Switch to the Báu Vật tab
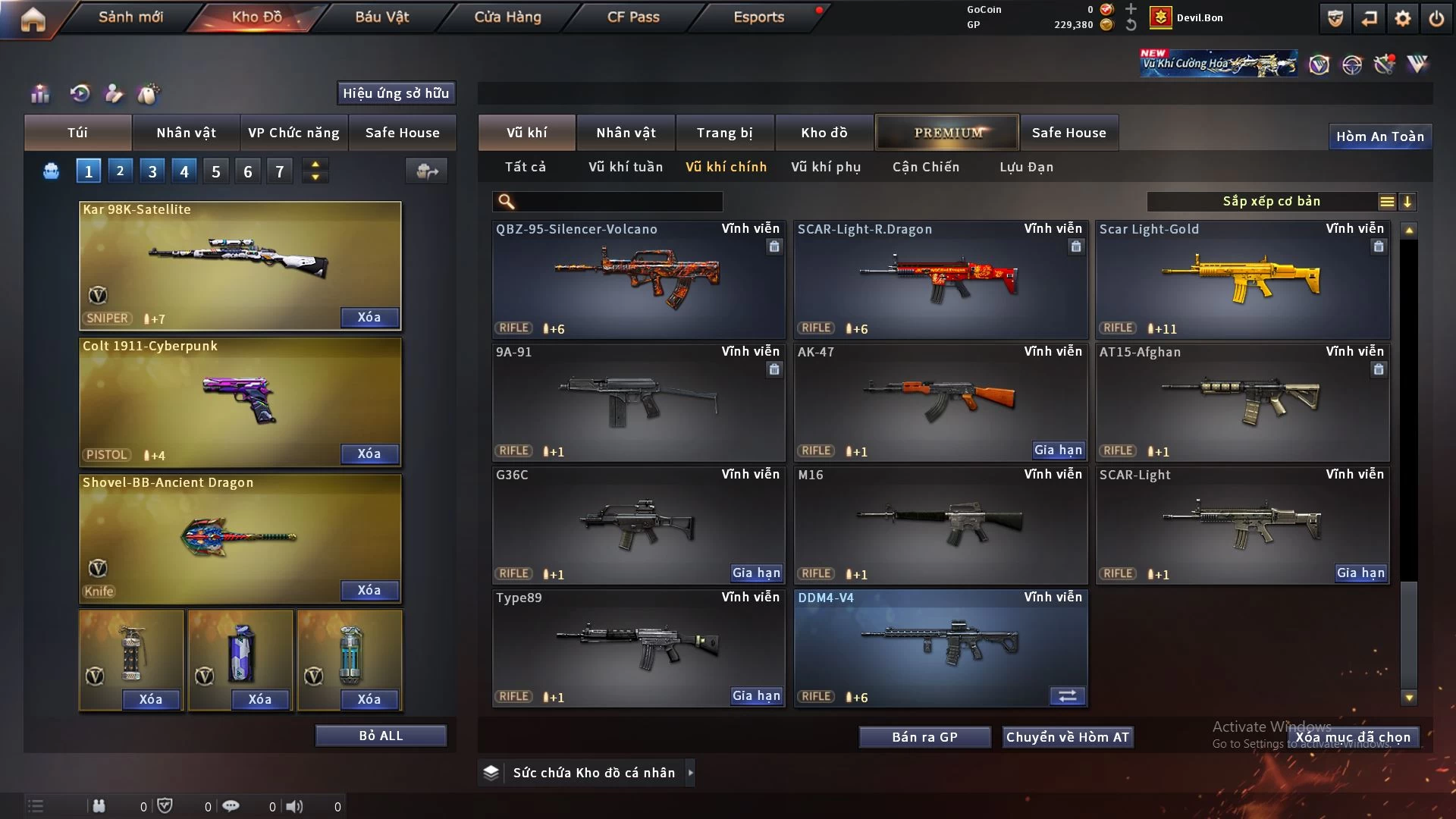The height and width of the screenshot is (819, 1456). pos(381,17)
